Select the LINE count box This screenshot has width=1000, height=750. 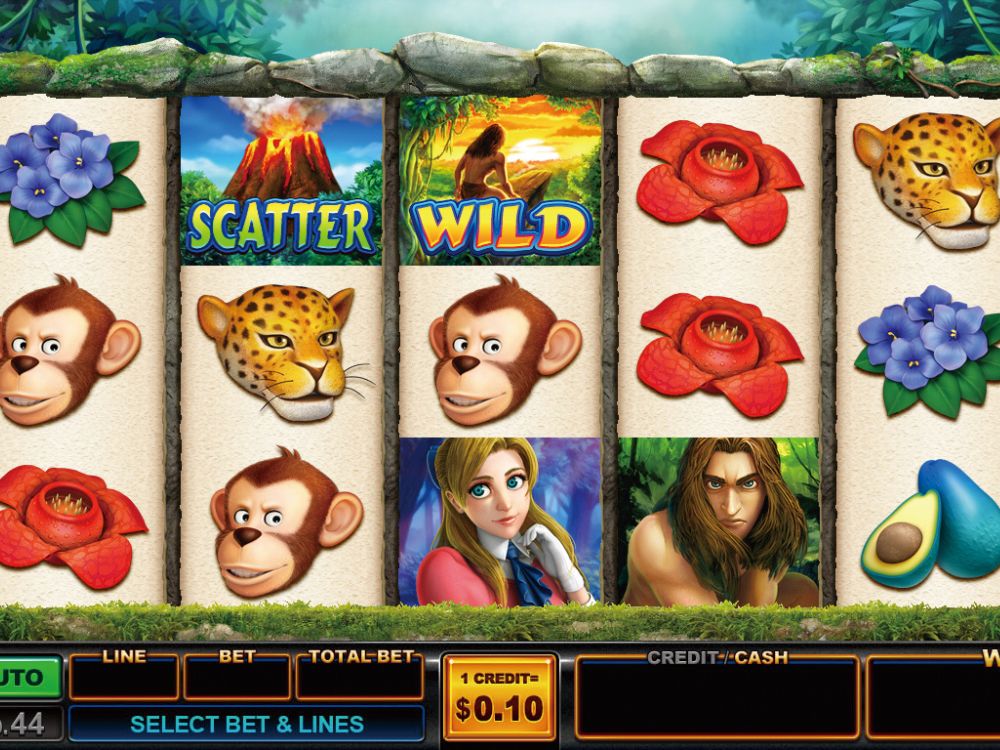[x=124, y=677]
